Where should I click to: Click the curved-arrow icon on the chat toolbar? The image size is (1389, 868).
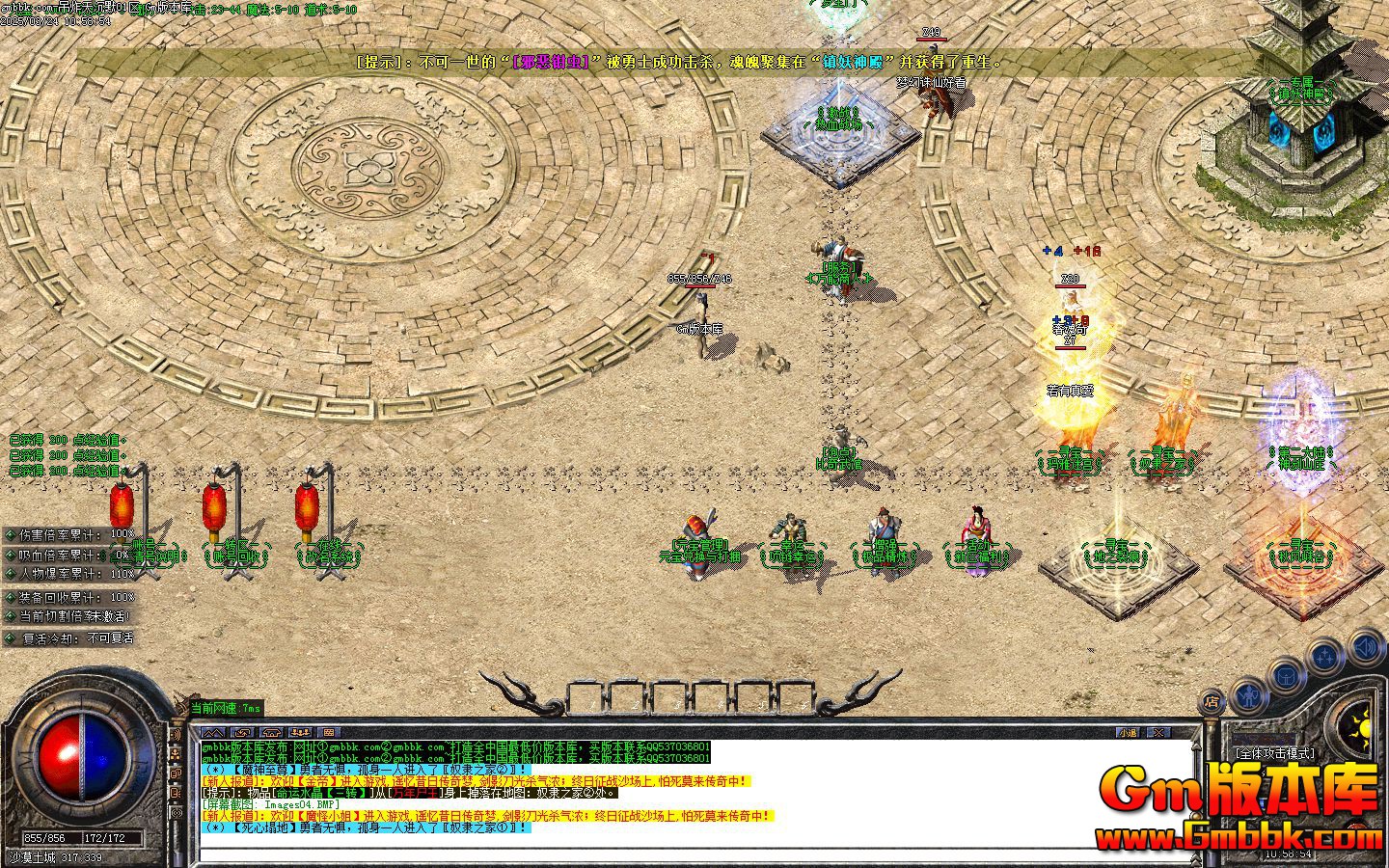[x=243, y=730]
